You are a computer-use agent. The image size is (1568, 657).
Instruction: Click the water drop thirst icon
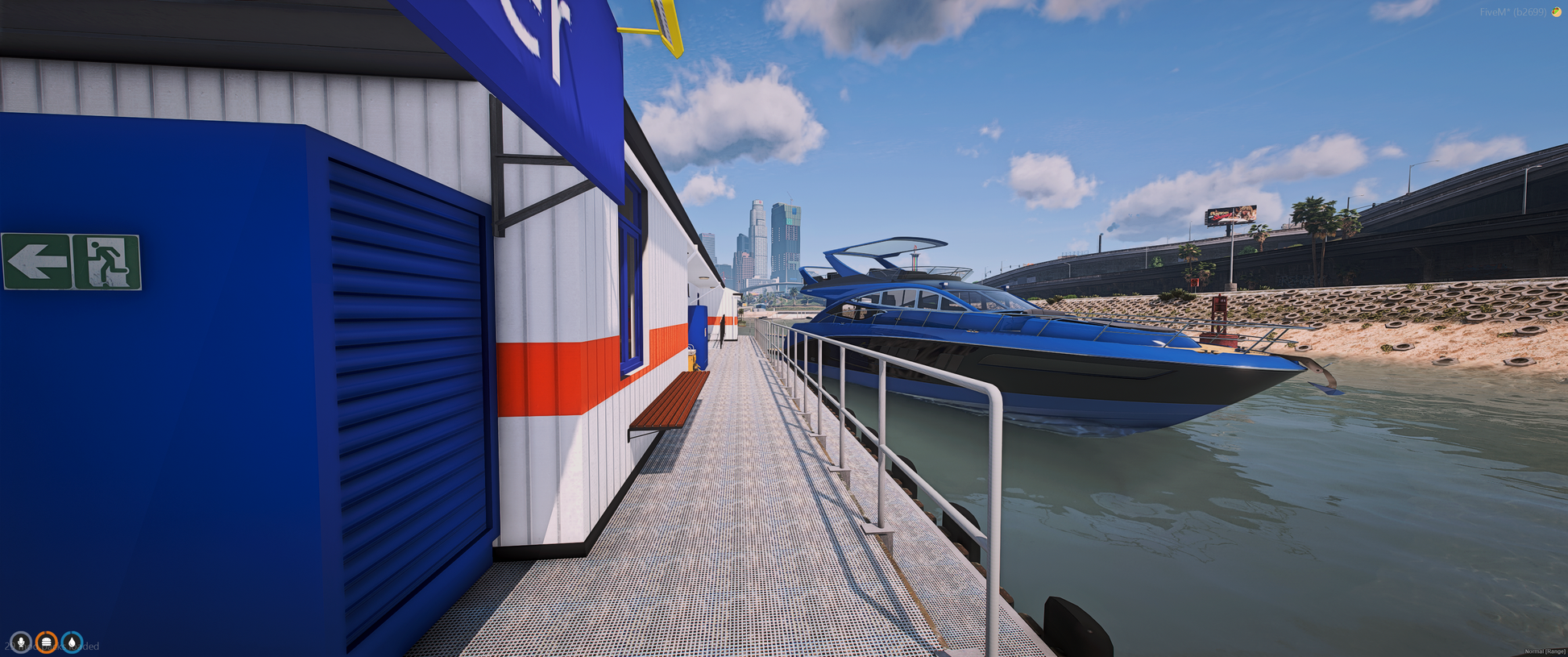(72, 642)
